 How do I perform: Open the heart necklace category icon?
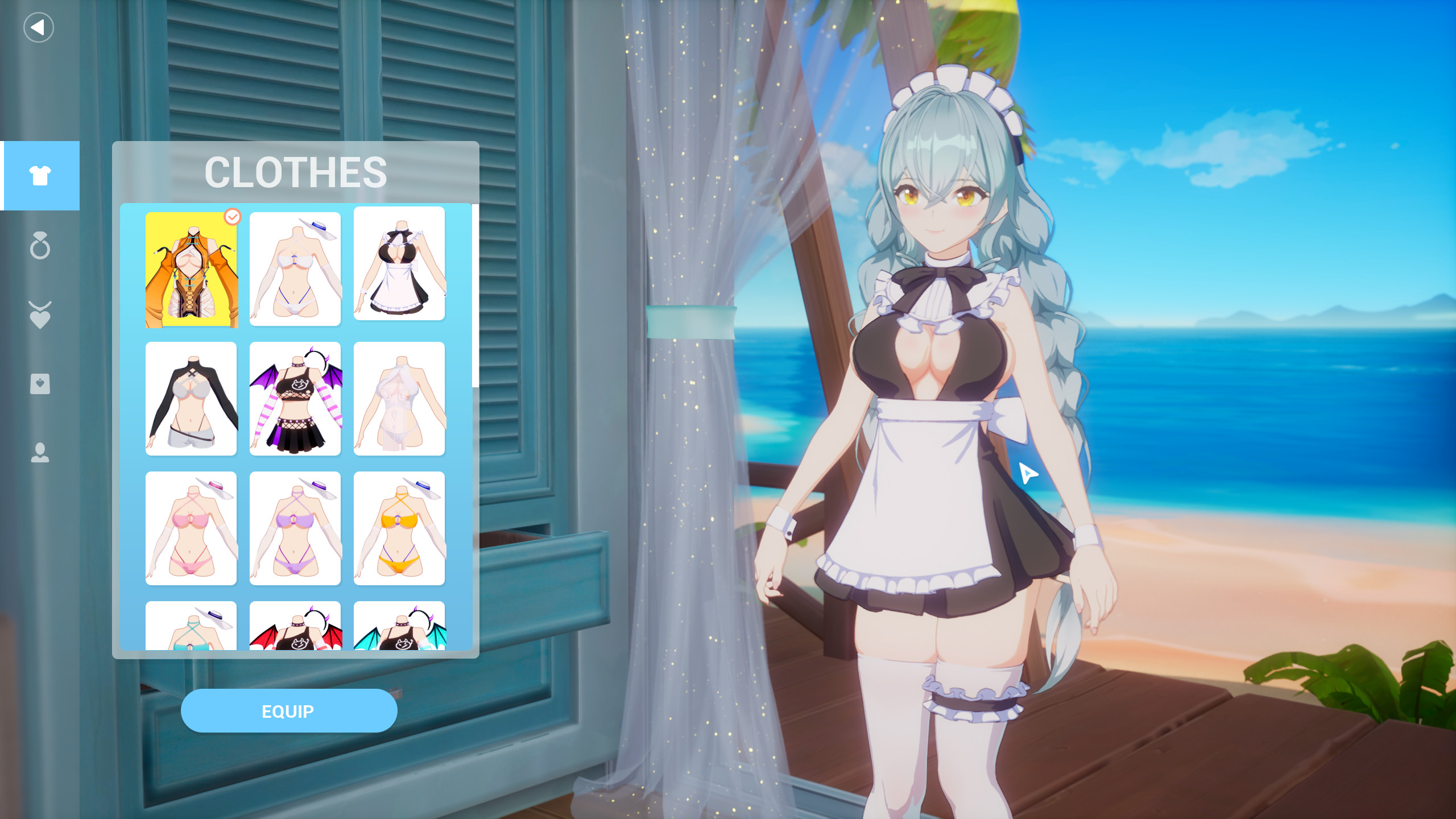coord(40,316)
